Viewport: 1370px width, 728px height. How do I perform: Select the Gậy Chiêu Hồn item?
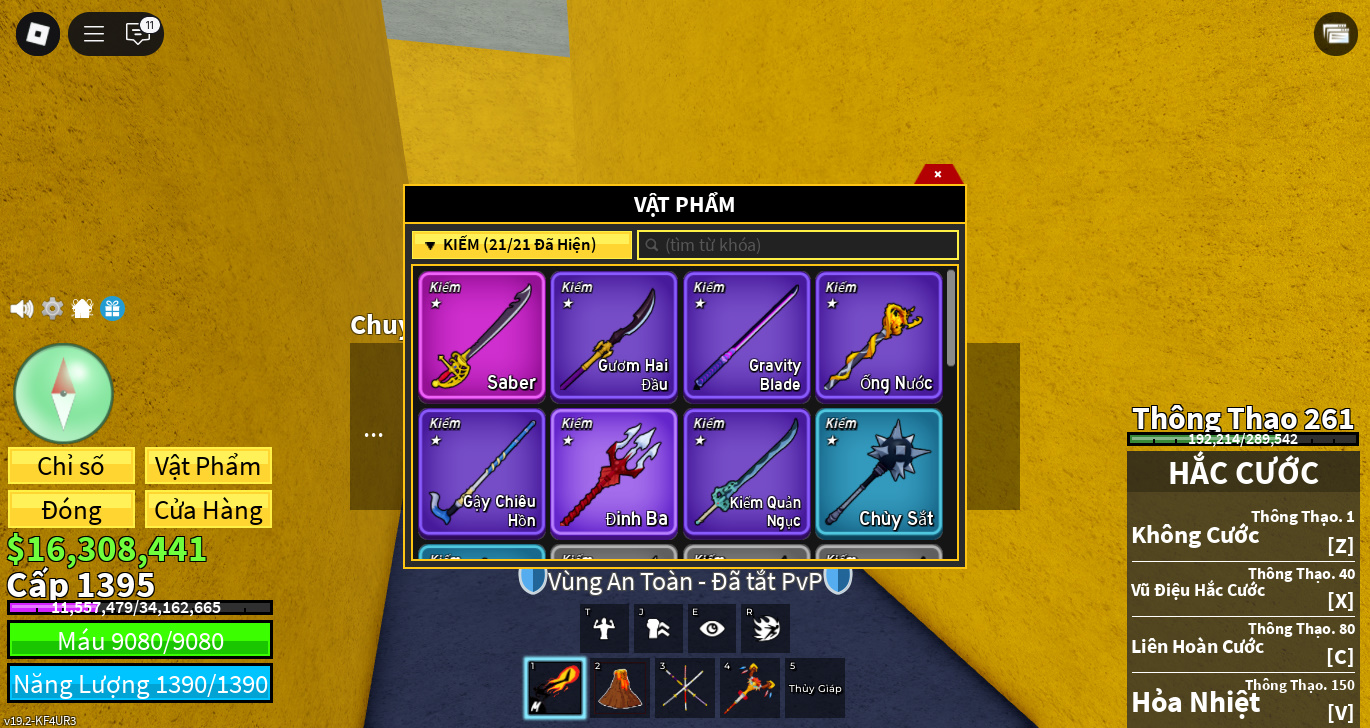point(482,472)
